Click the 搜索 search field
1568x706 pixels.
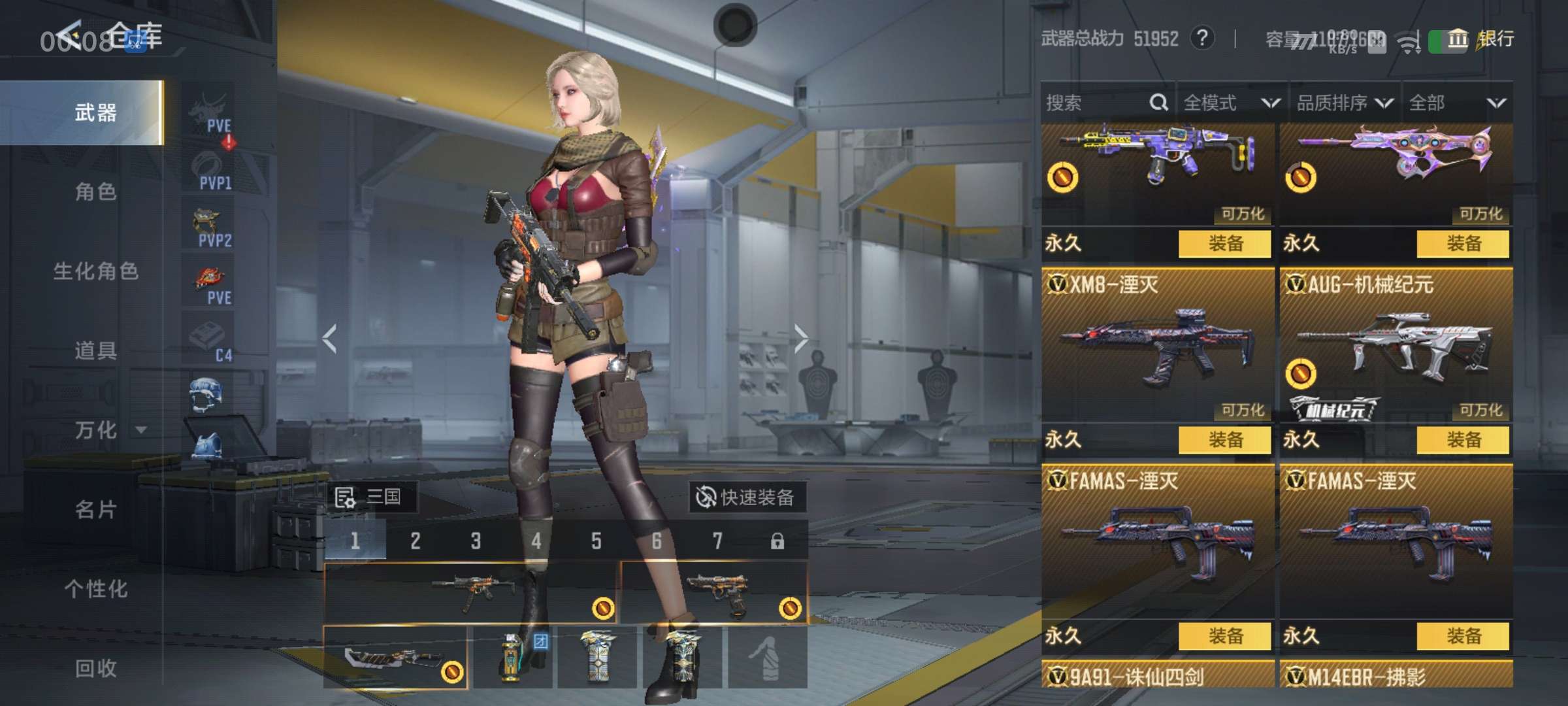[1098, 103]
